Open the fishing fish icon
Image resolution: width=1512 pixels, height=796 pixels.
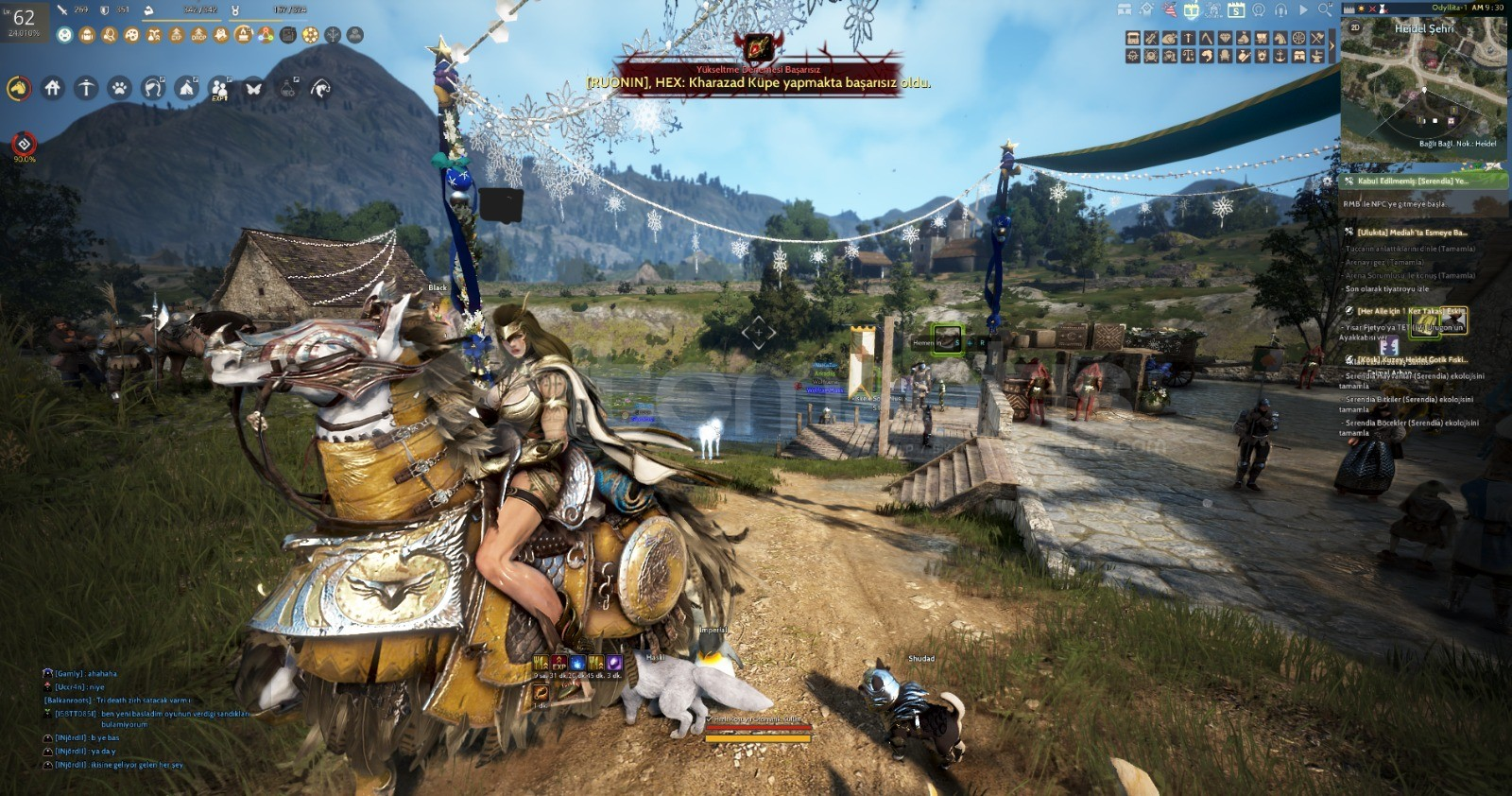321,89
